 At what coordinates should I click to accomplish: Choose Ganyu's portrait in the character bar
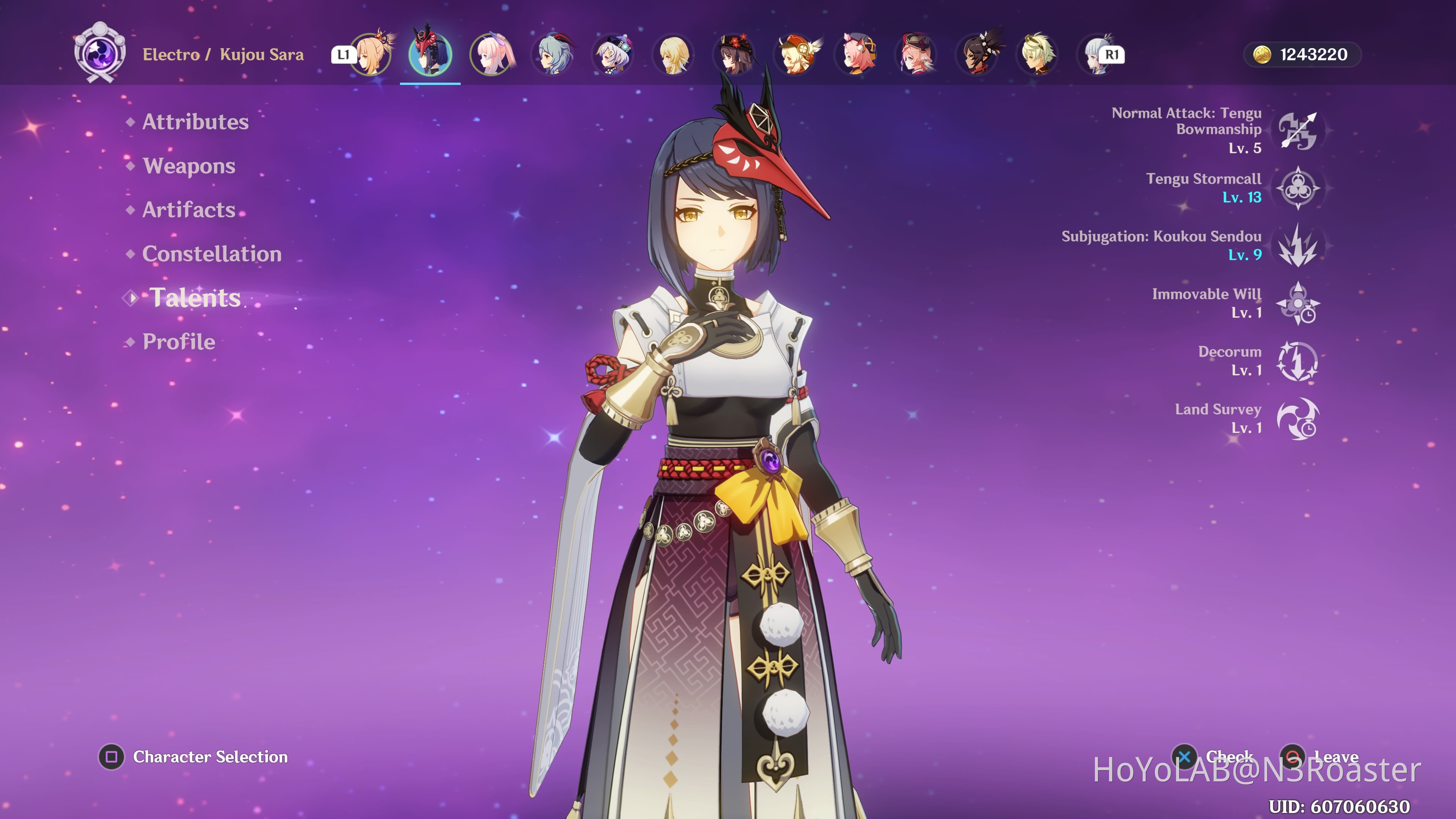tap(553, 55)
